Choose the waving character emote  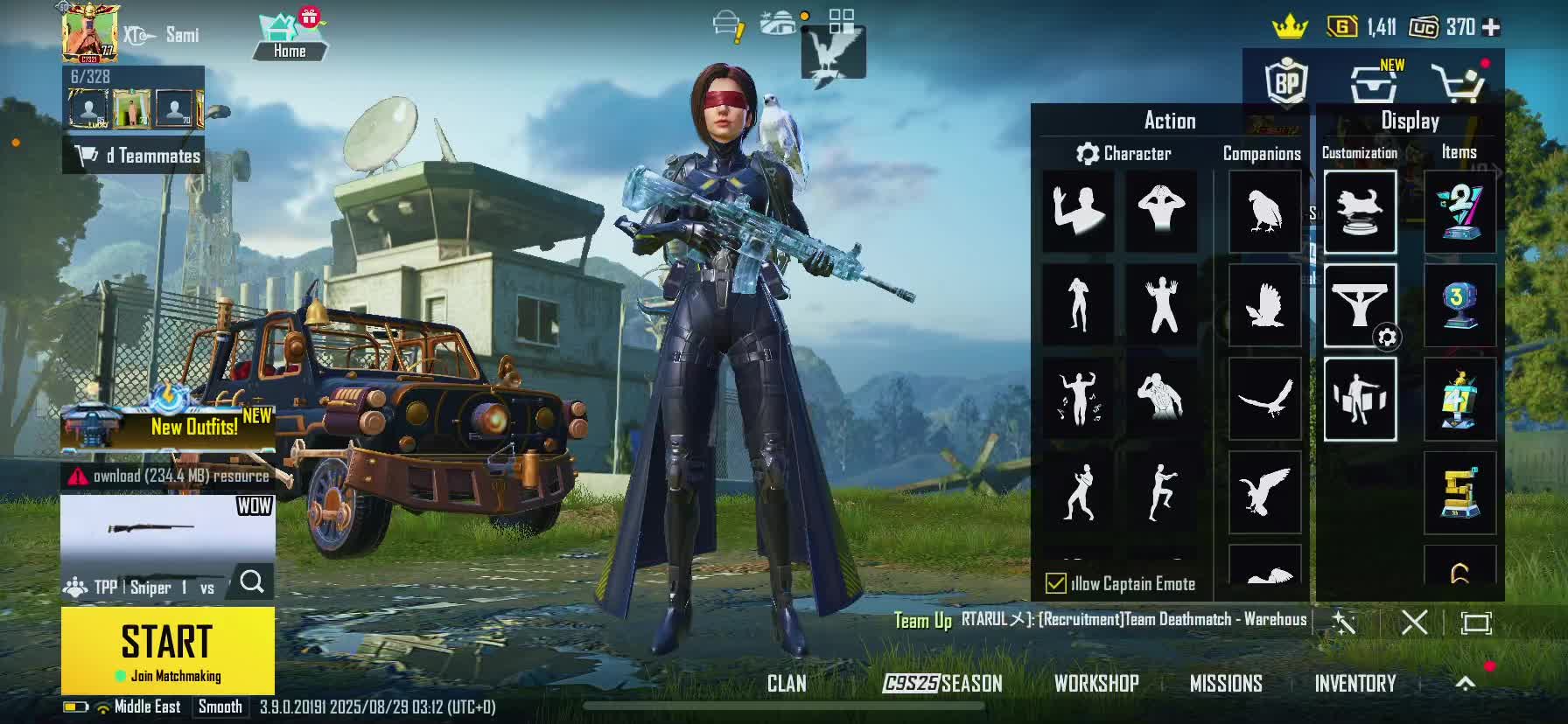(x=1078, y=210)
